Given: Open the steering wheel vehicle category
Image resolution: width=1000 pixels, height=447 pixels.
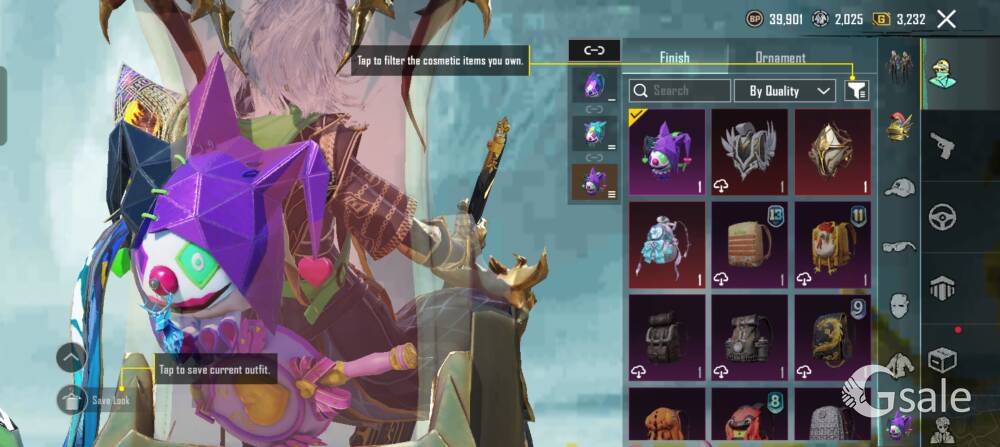Looking at the screenshot, I should coord(942,216).
